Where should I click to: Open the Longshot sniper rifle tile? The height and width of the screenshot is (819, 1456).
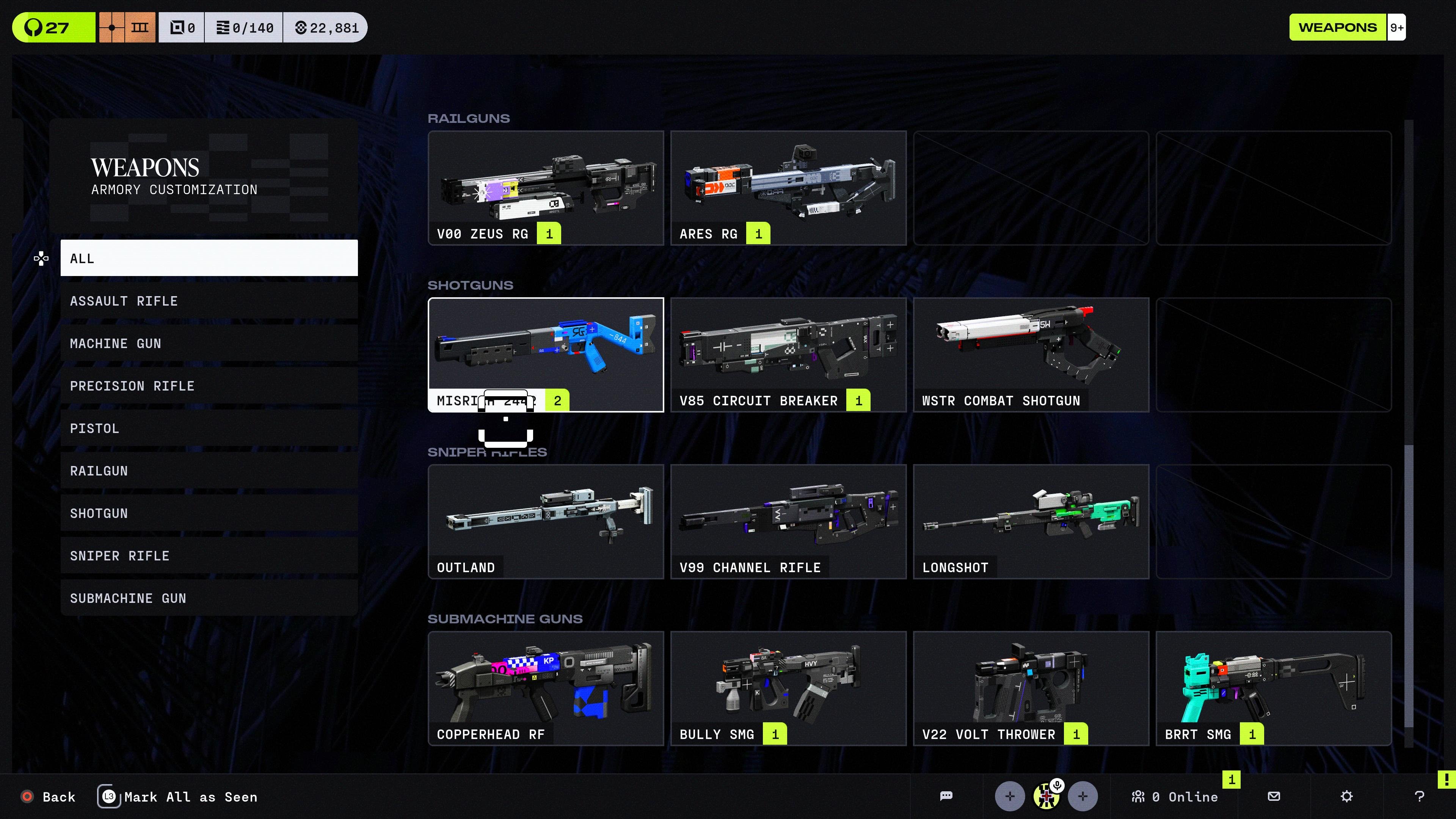[1031, 521]
